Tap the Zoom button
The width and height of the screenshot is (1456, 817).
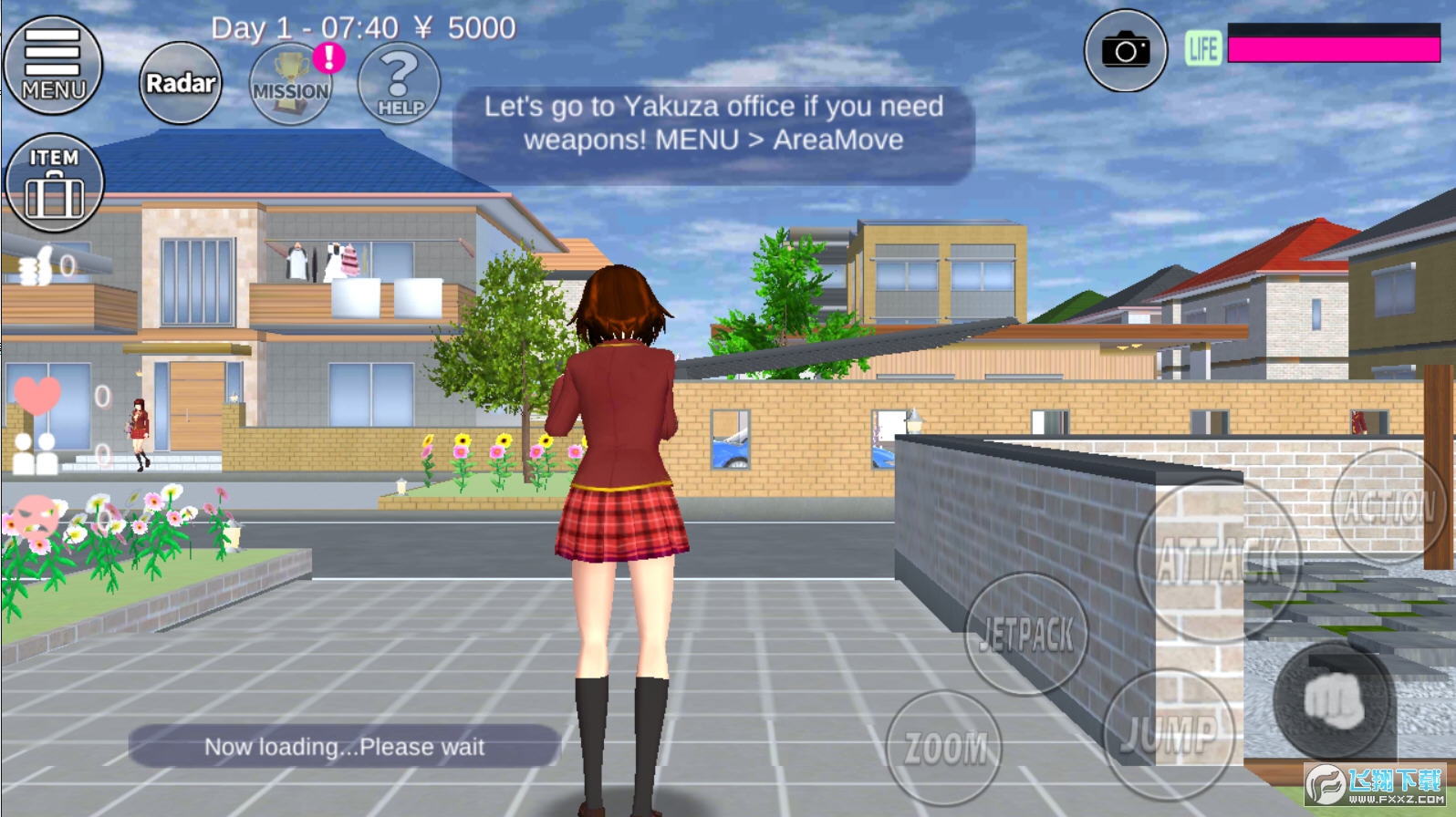[x=945, y=749]
